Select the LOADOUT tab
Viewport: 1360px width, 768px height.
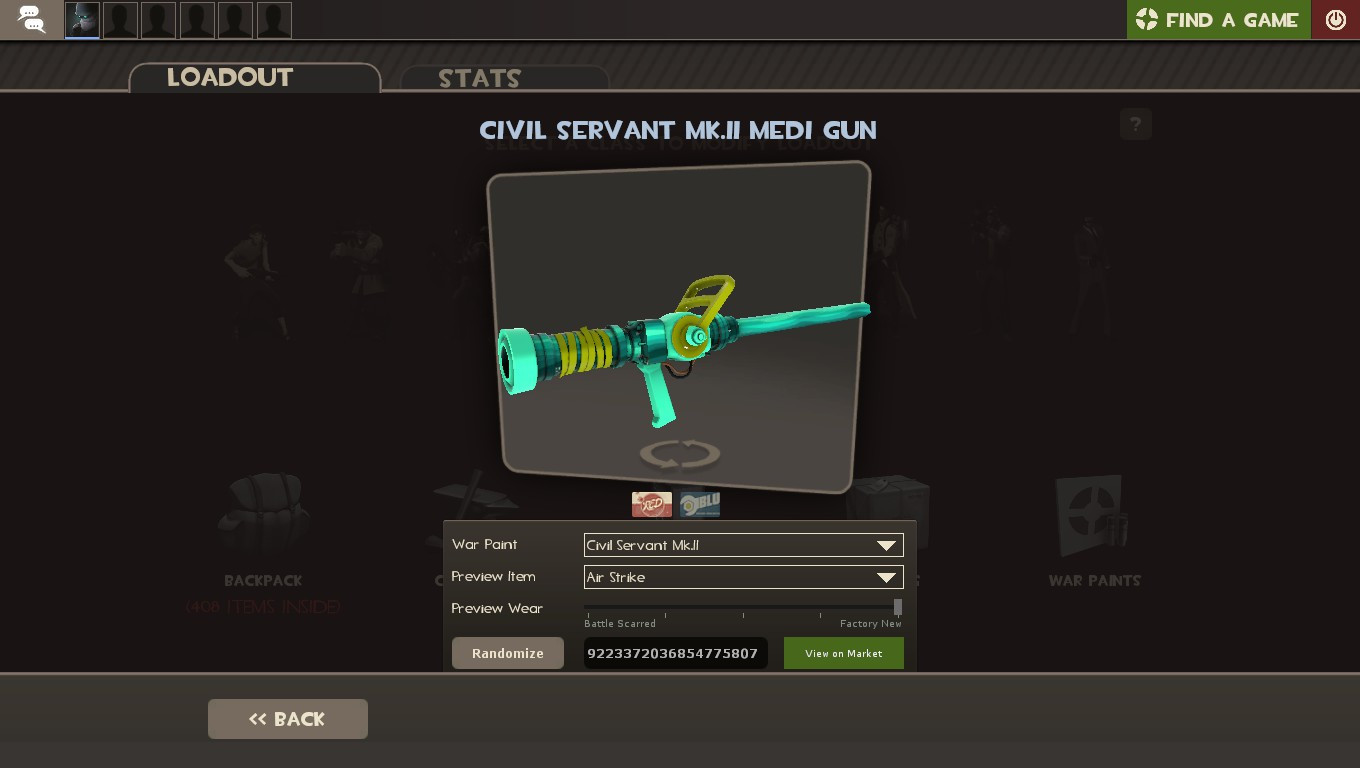point(230,77)
